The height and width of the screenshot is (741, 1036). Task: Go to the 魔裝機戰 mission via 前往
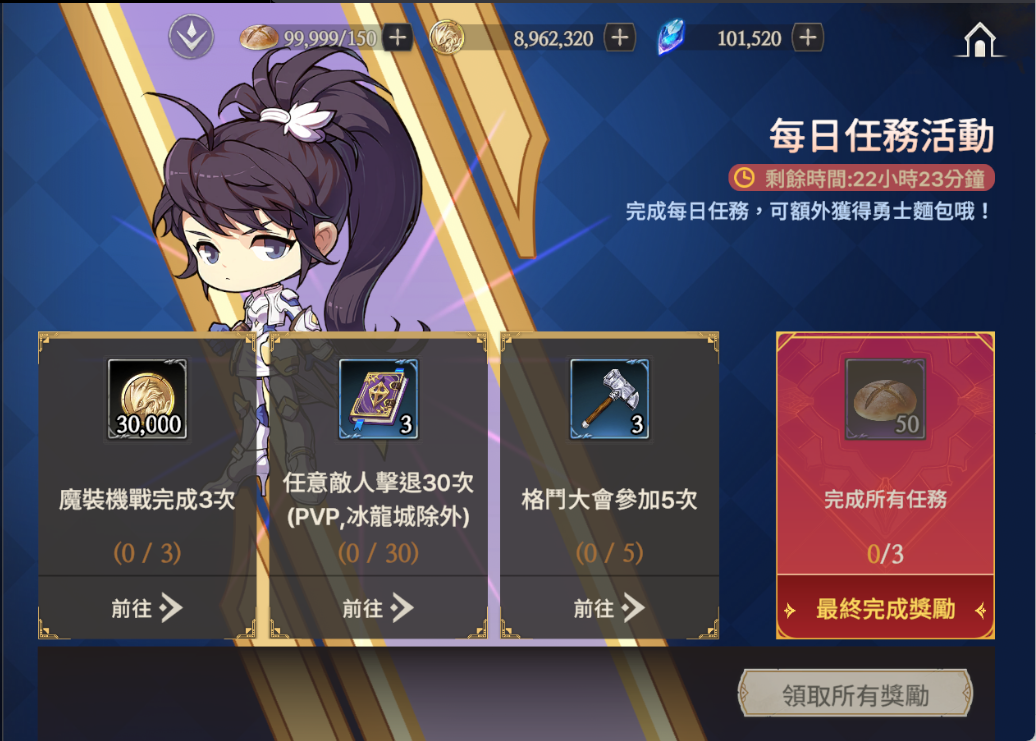tap(147, 607)
